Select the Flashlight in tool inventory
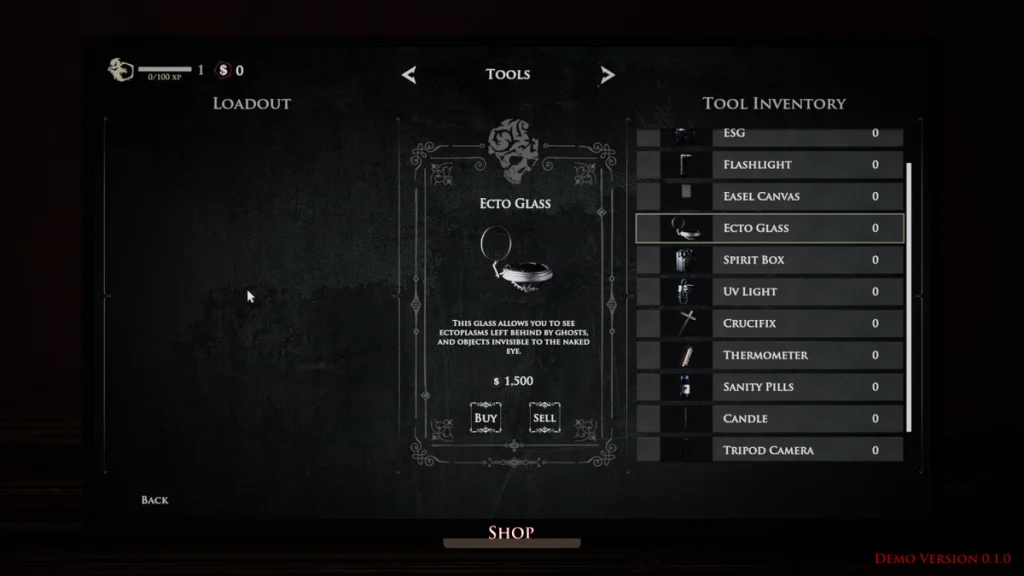 pyautogui.click(x=770, y=164)
